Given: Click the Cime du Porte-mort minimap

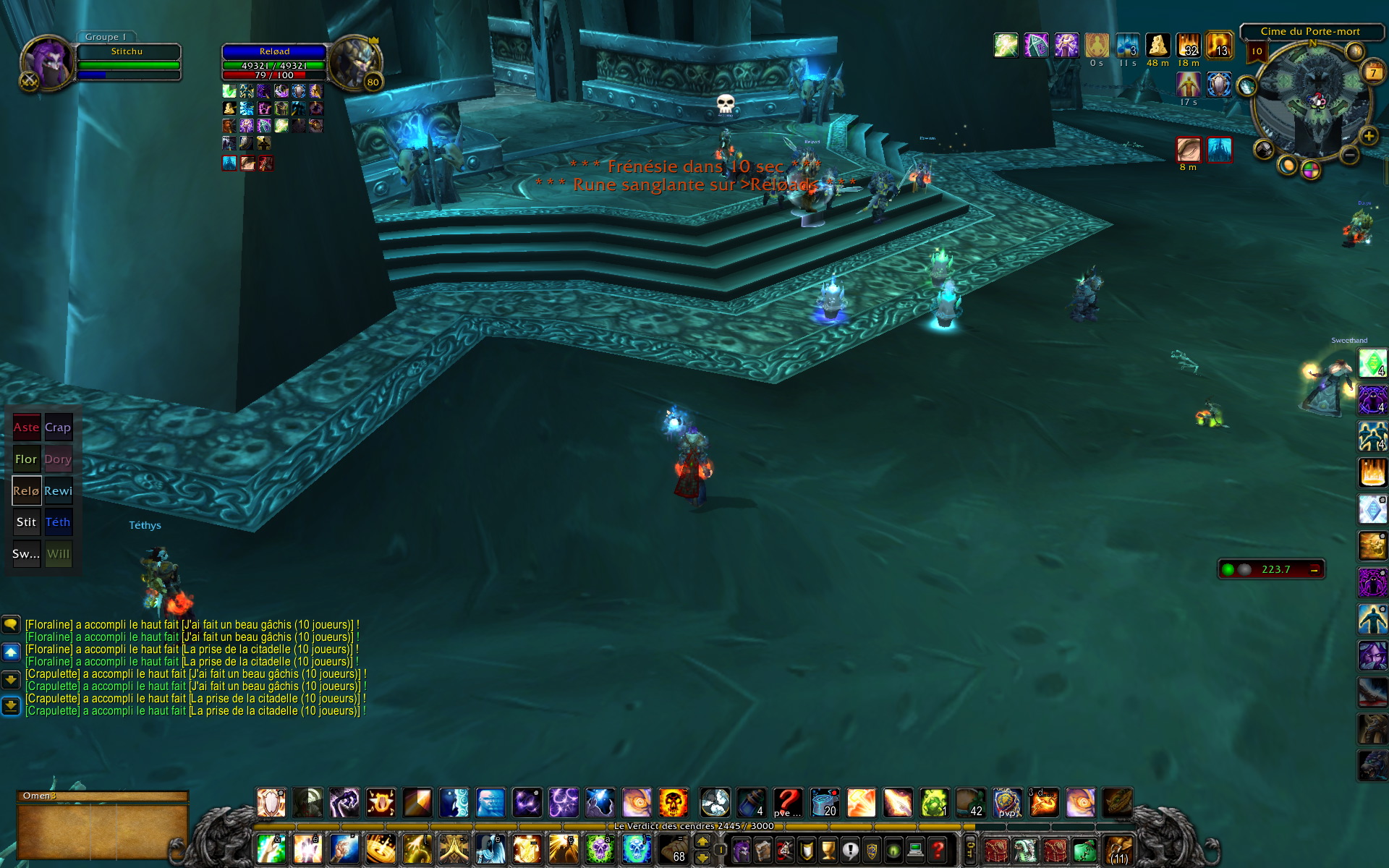Looking at the screenshot, I should pyautogui.click(x=1310, y=101).
